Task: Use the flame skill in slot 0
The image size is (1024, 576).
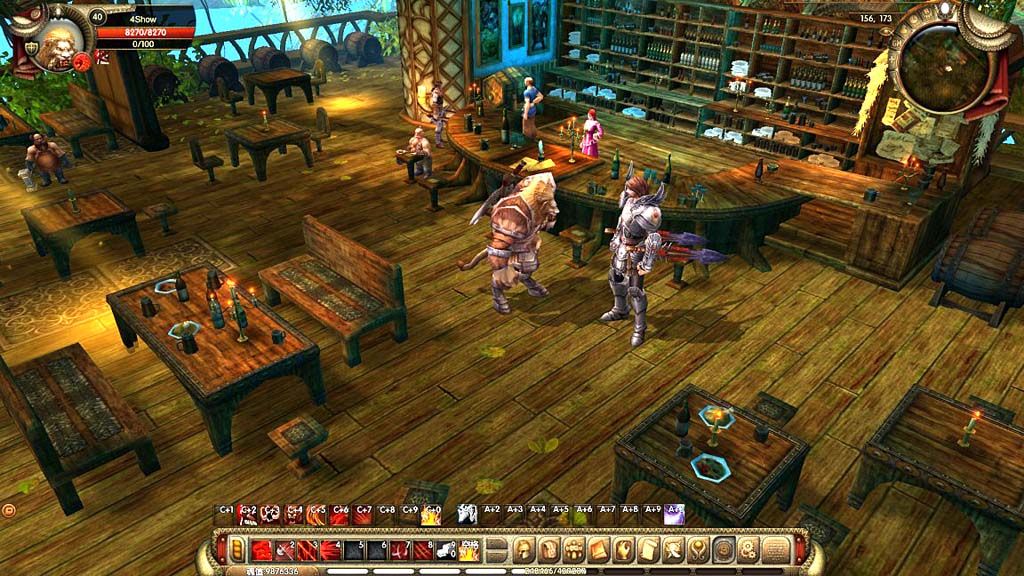Action: click(470, 549)
